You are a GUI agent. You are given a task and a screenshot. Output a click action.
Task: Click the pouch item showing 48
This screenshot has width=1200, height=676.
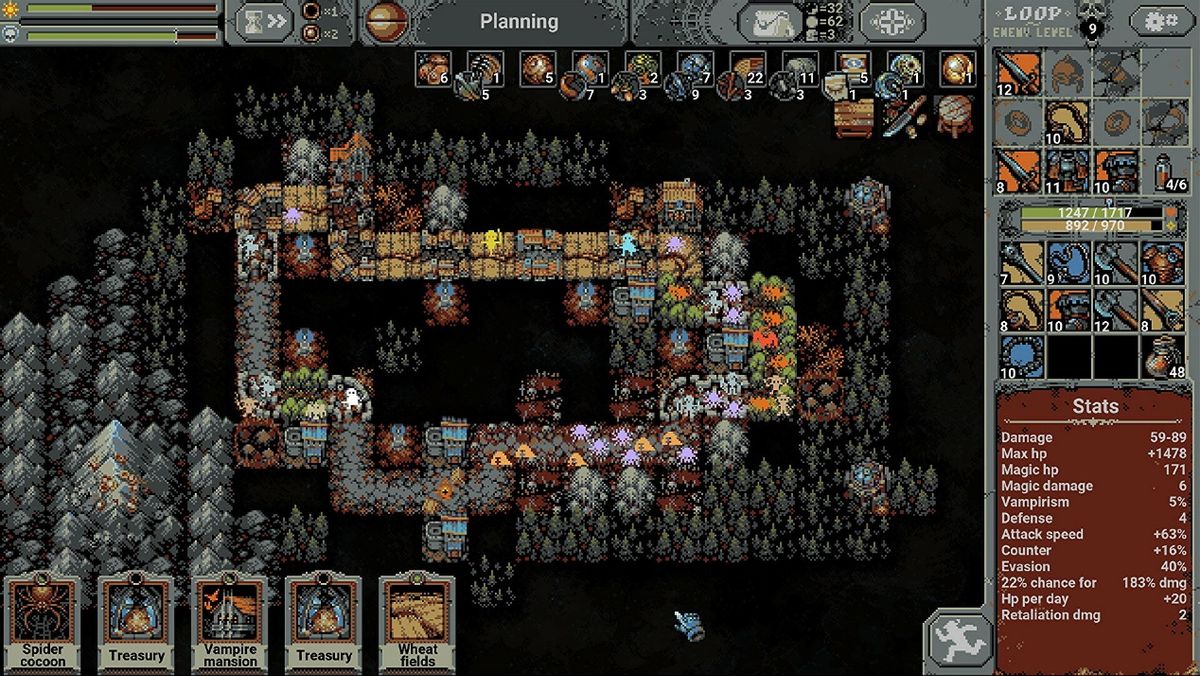click(1165, 358)
